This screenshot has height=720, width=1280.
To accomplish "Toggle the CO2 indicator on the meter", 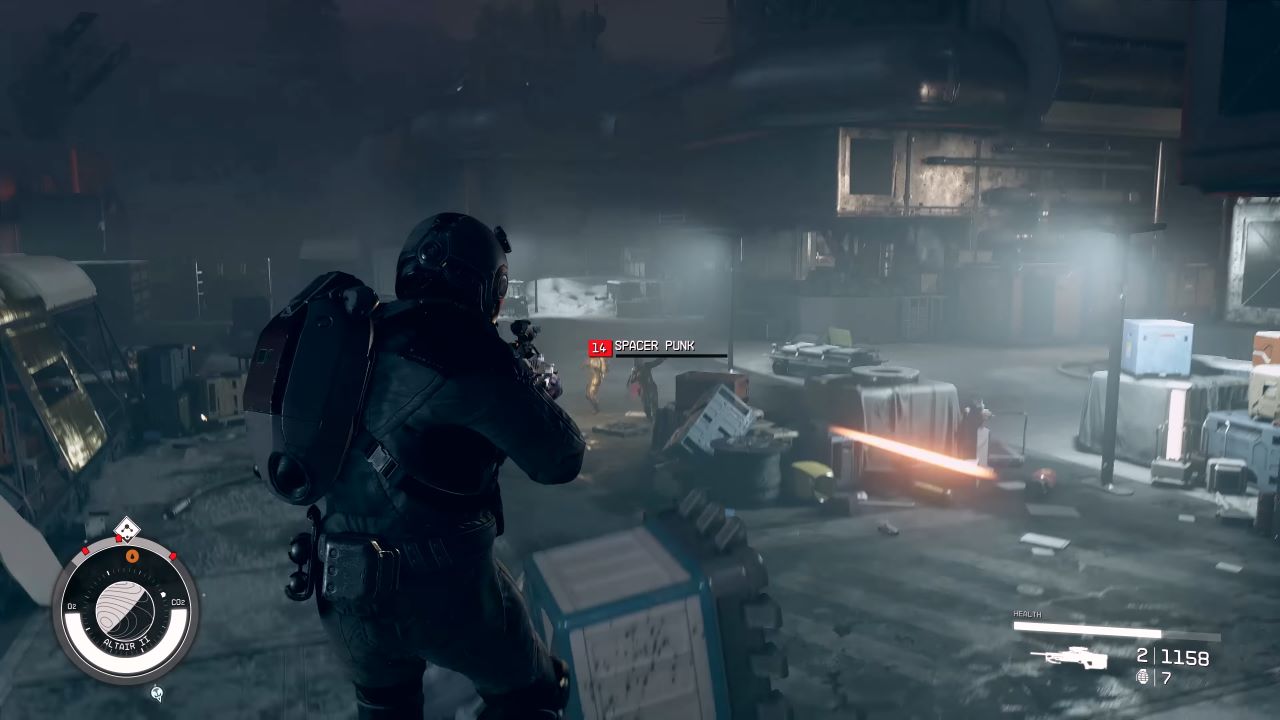I will click(x=177, y=602).
